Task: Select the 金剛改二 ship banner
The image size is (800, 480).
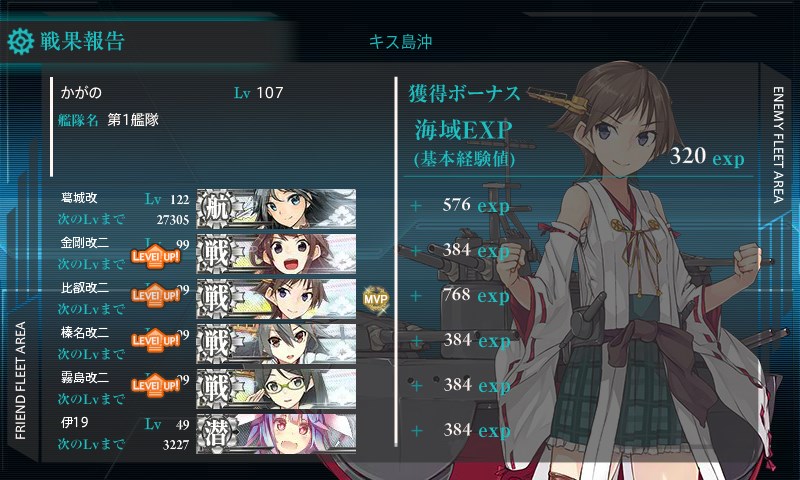Action: tap(276, 253)
